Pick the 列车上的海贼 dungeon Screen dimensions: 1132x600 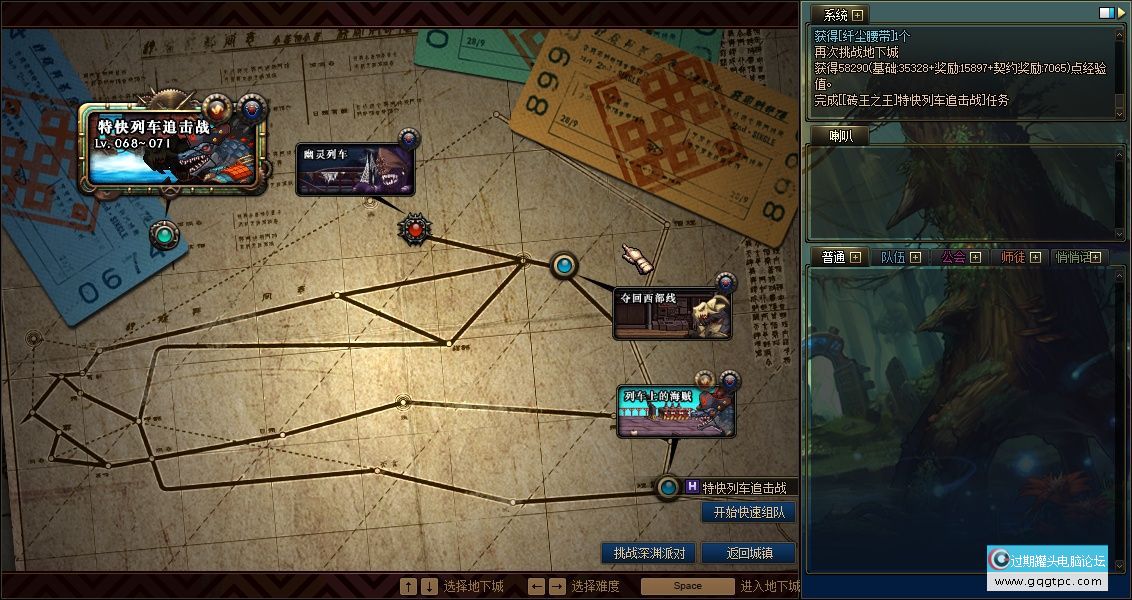tap(676, 412)
